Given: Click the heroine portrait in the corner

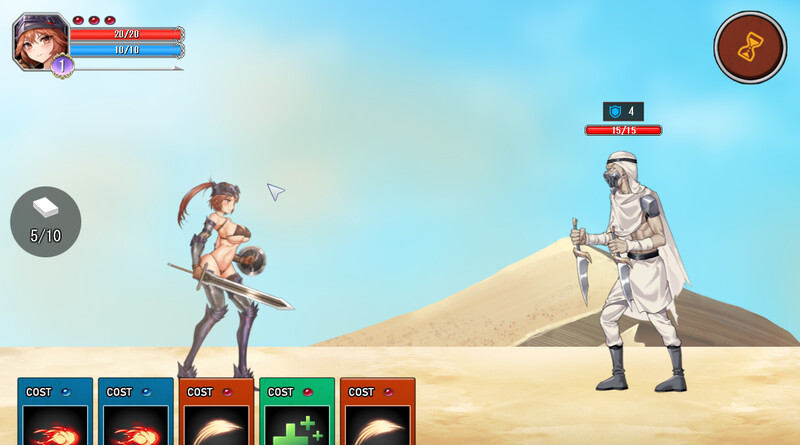Looking at the screenshot, I should point(40,40).
